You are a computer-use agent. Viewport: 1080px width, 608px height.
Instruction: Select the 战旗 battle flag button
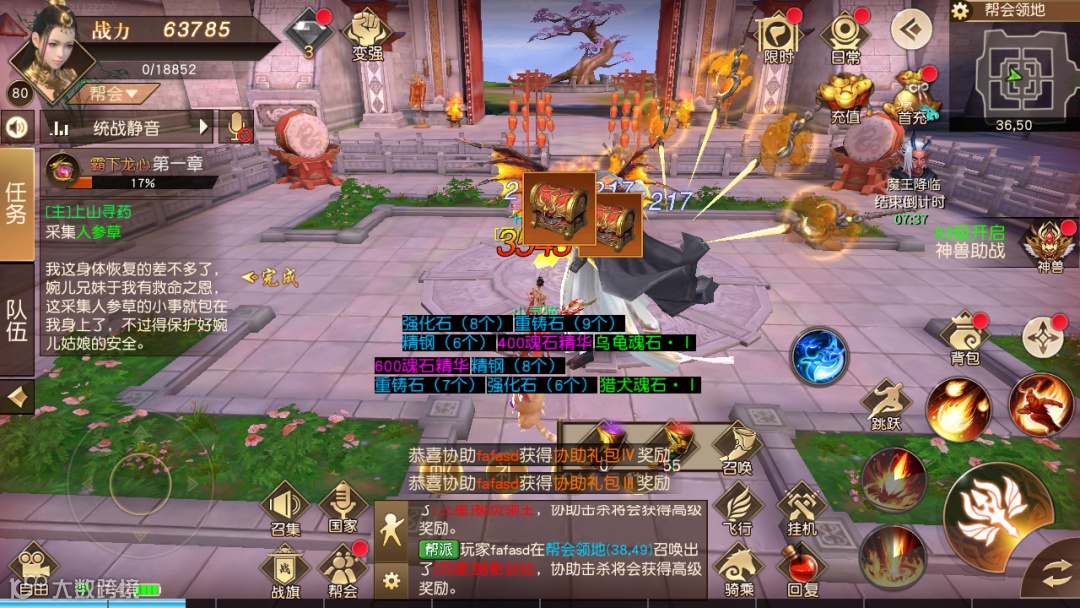pos(285,572)
